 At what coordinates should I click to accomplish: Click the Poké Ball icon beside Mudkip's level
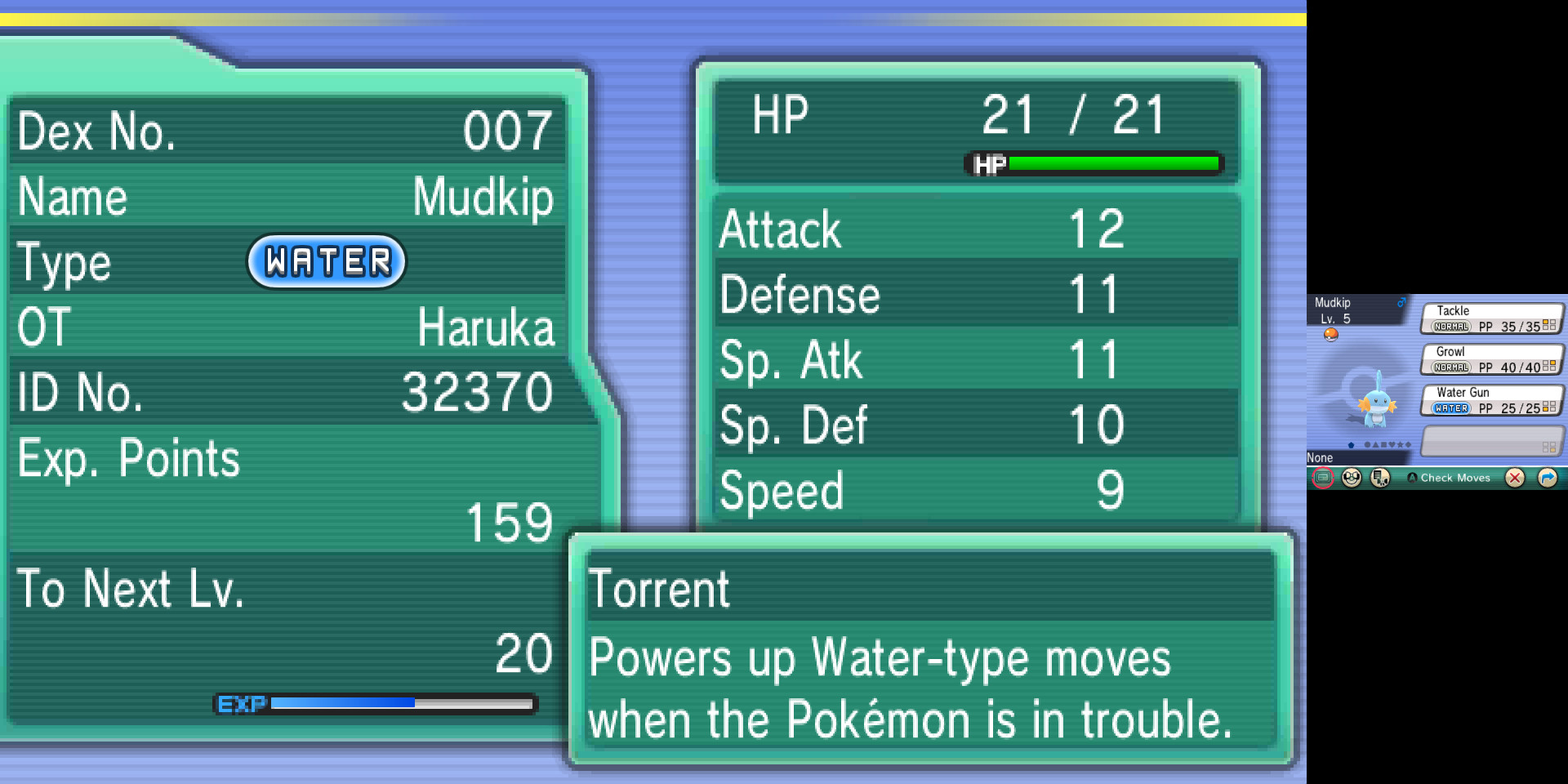pyautogui.click(x=1331, y=336)
